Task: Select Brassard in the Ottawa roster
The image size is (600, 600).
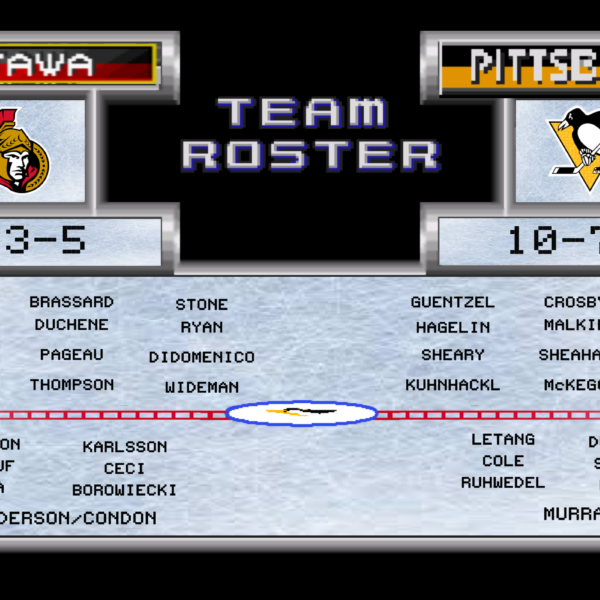Action: point(71,302)
